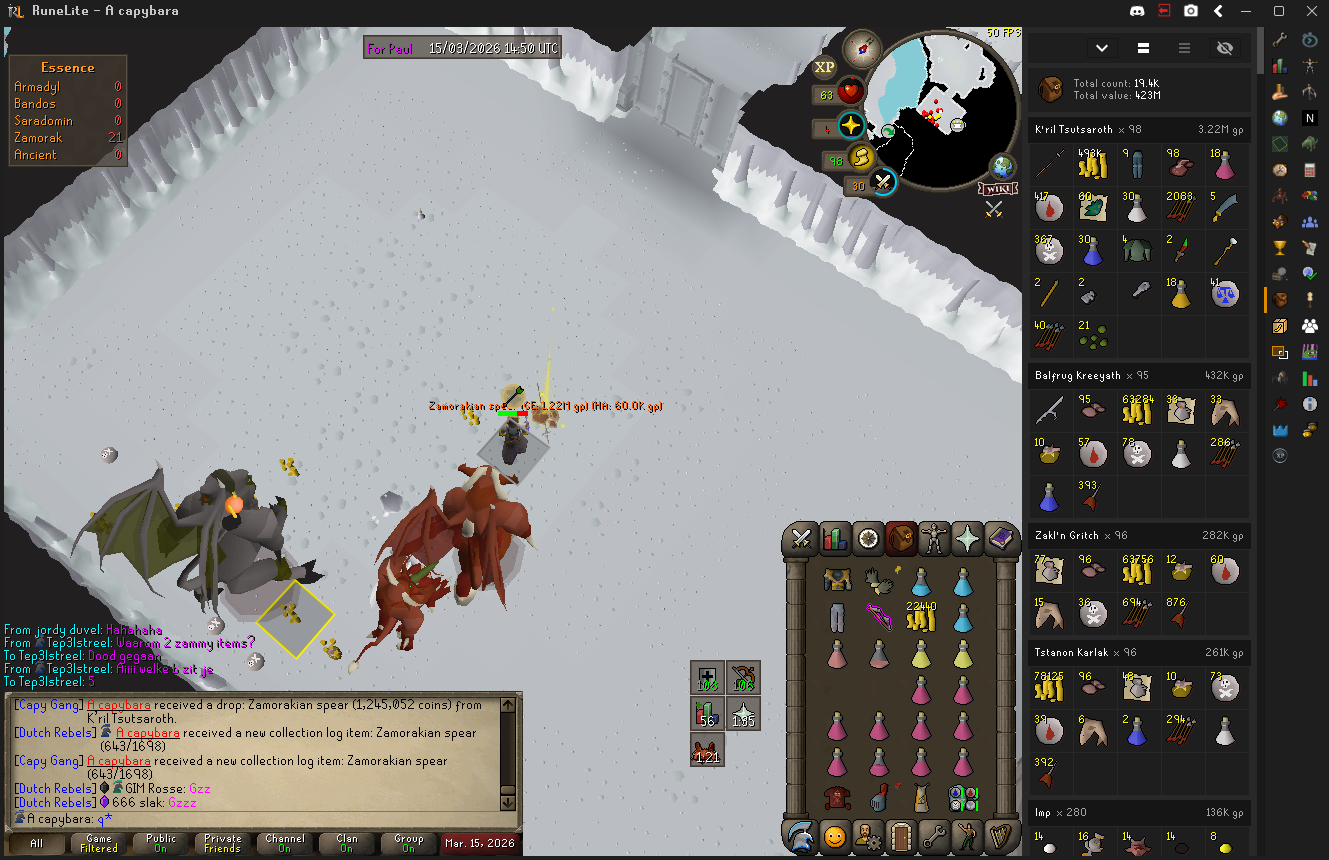Switch to the Clan chat tab
Screen dimensions: 1329x860
point(347,843)
